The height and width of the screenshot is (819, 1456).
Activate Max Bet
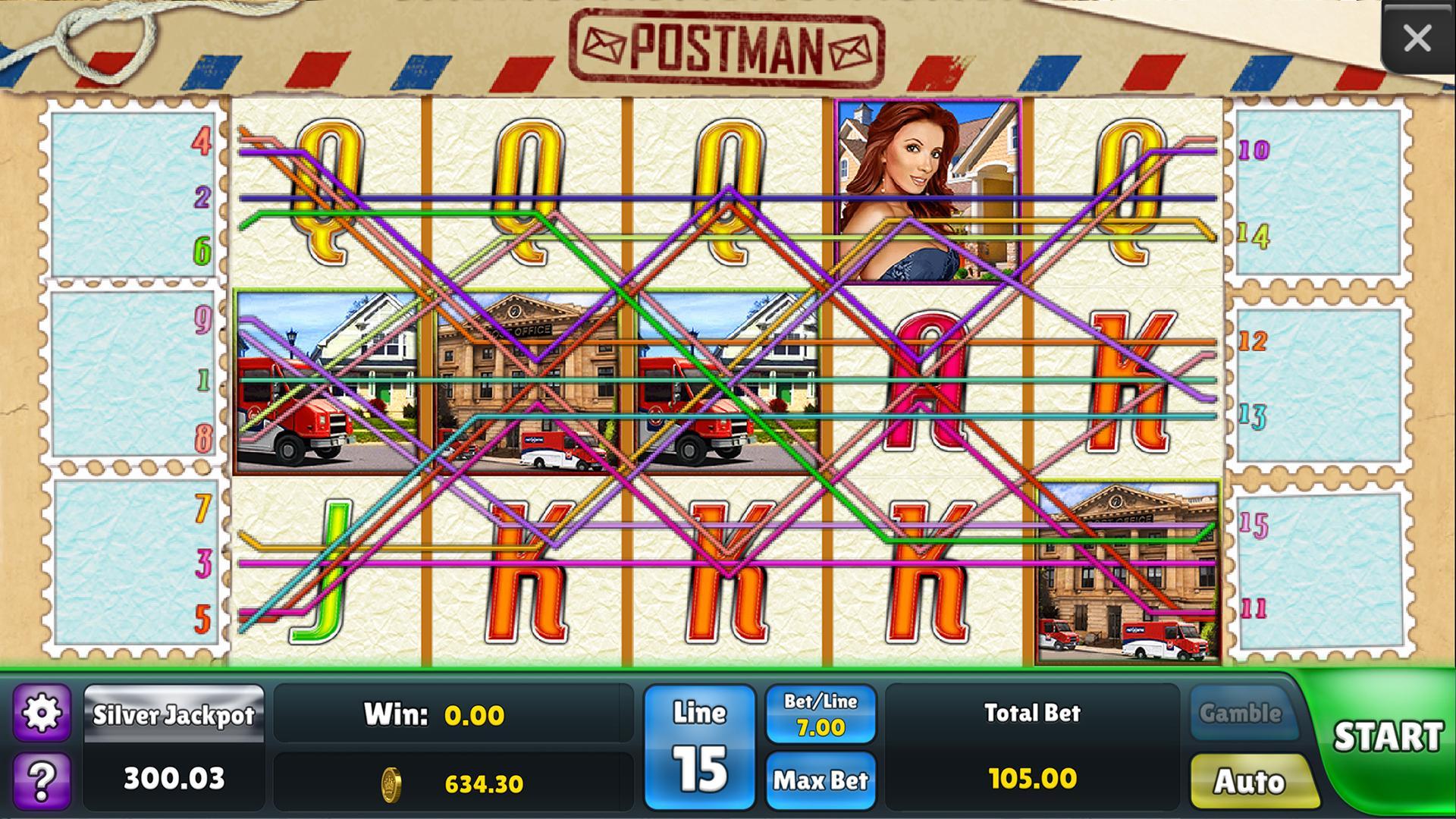coord(821,780)
